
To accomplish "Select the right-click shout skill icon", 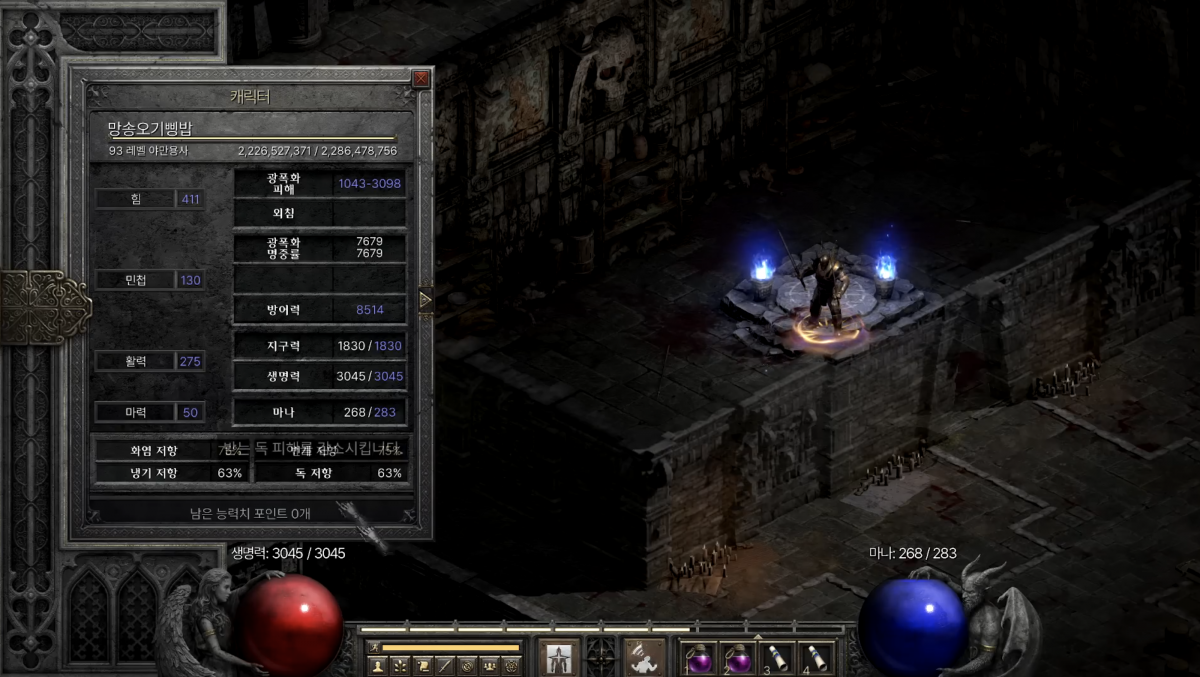I will [x=646, y=657].
